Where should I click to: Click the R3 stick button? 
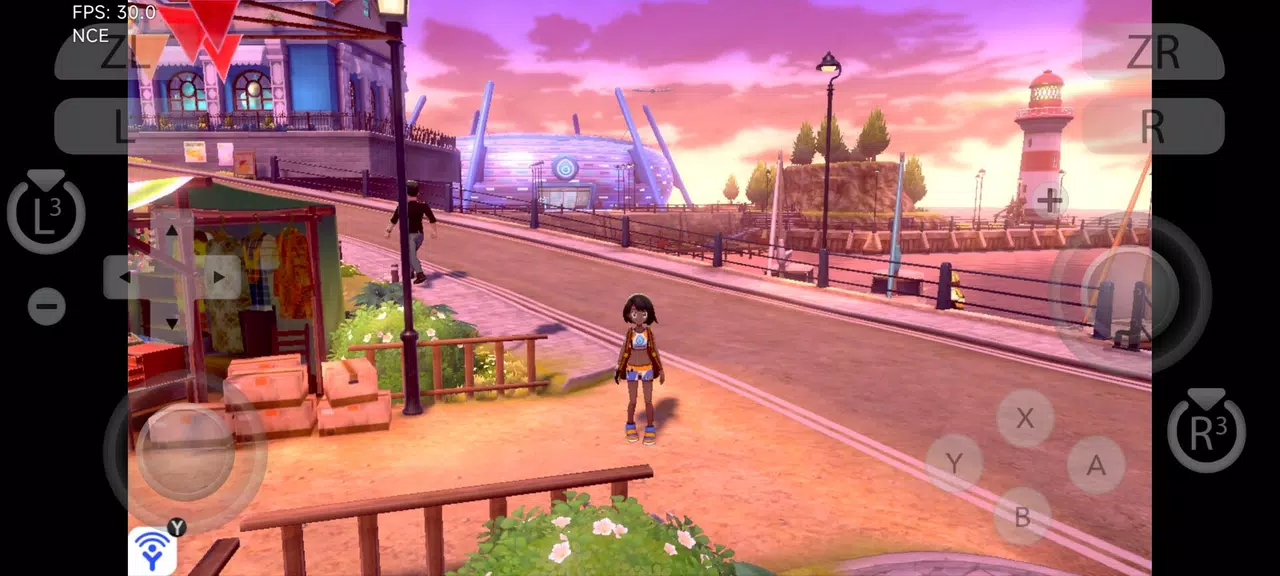(x=1206, y=431)
